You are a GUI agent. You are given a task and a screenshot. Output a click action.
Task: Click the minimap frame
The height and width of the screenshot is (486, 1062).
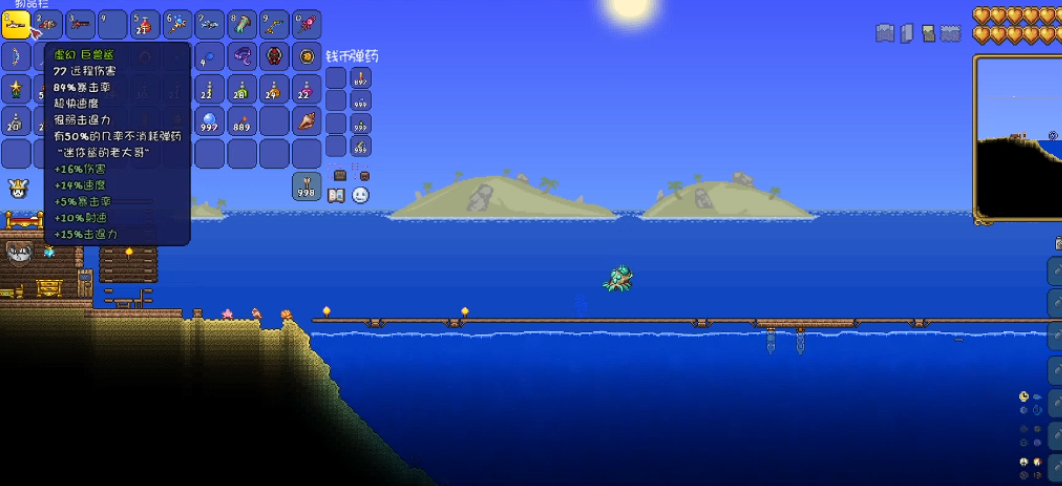pyautogui.click(x=1017, y=137)
